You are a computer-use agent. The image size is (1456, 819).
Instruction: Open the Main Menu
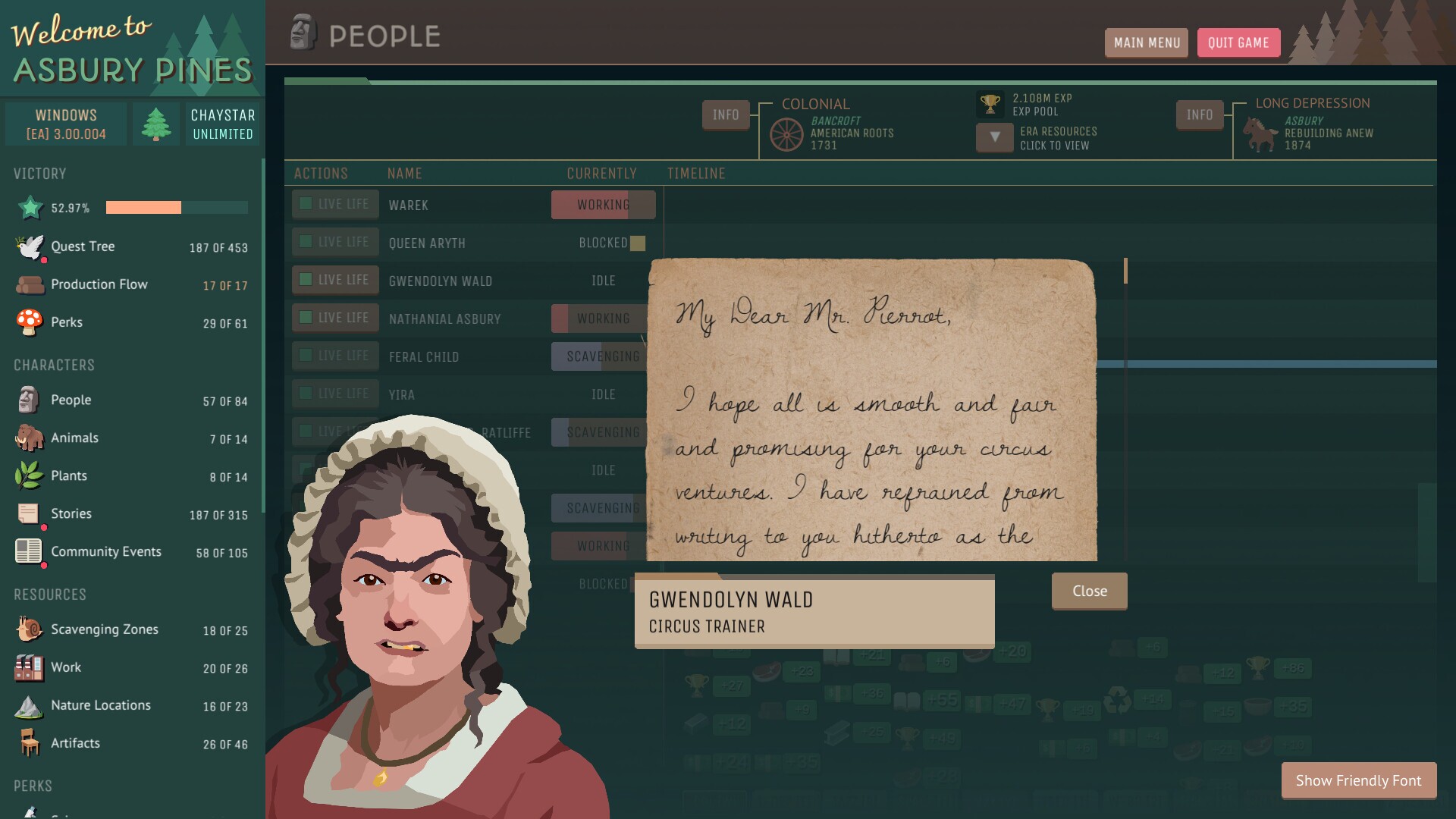[x=1147, y=43]
